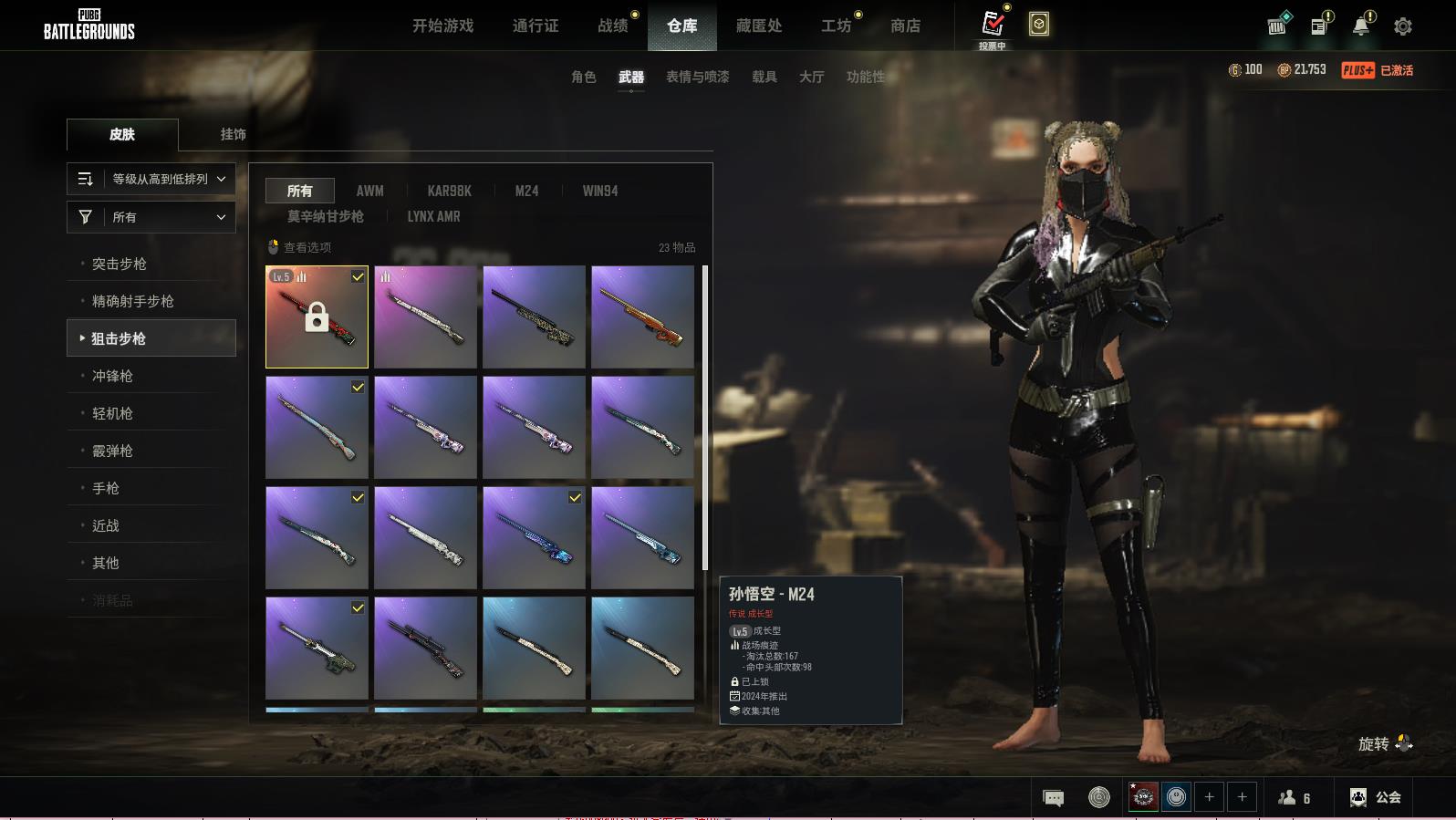Open the 所有 filter dropdown
1456x820 pixels.
[151, 217]
